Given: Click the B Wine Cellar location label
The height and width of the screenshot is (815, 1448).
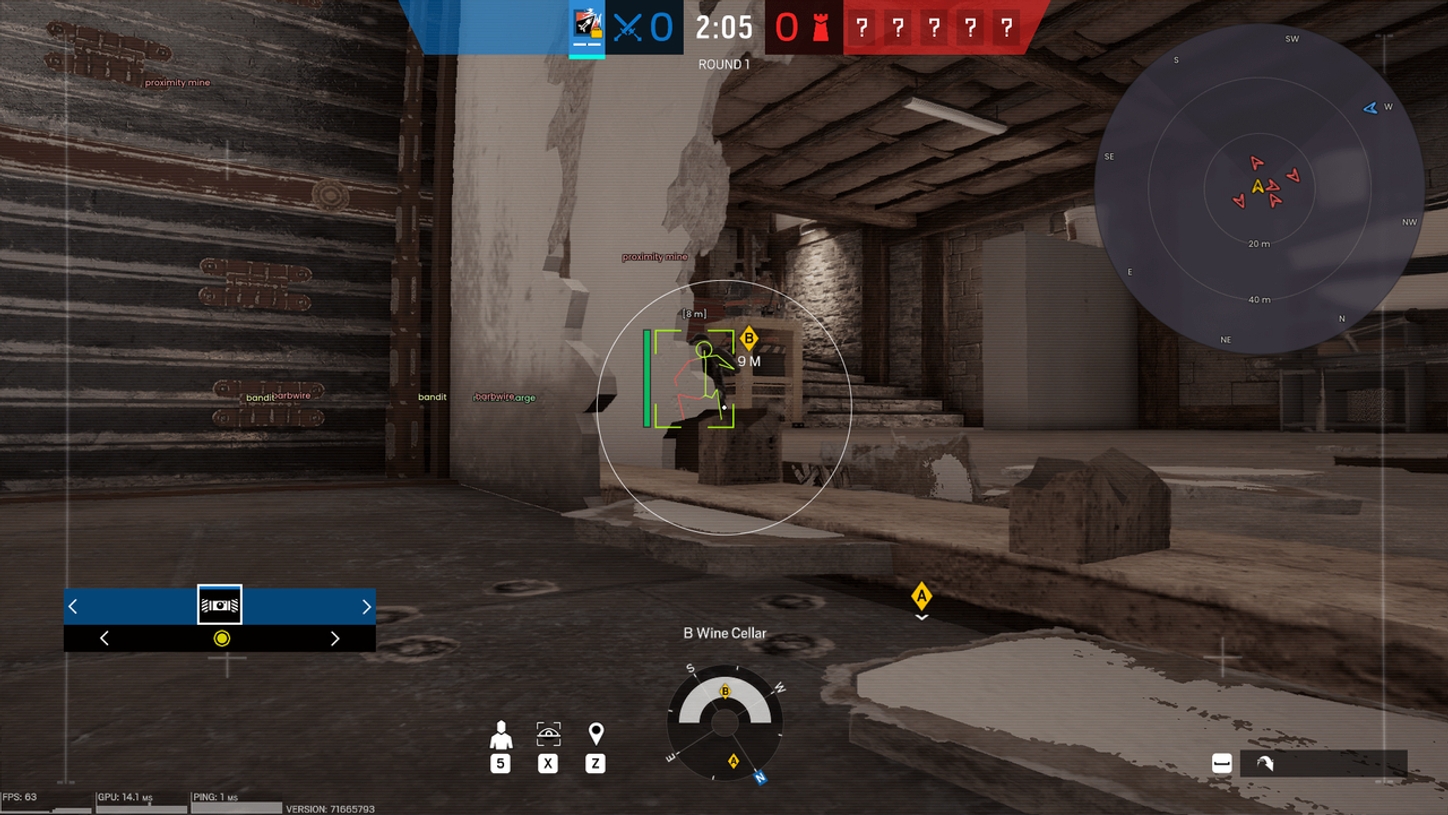Looking at the screenshot, I should [x=724, y=632].
